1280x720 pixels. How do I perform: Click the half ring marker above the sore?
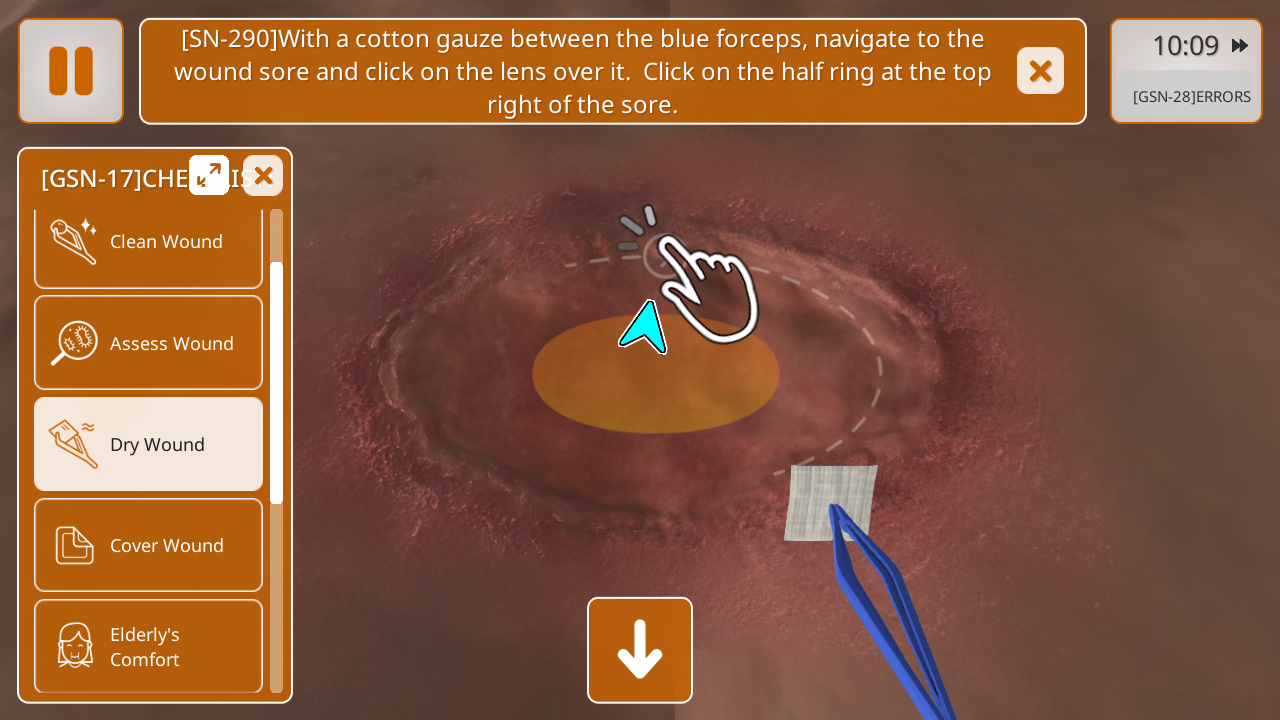point(659,256)
